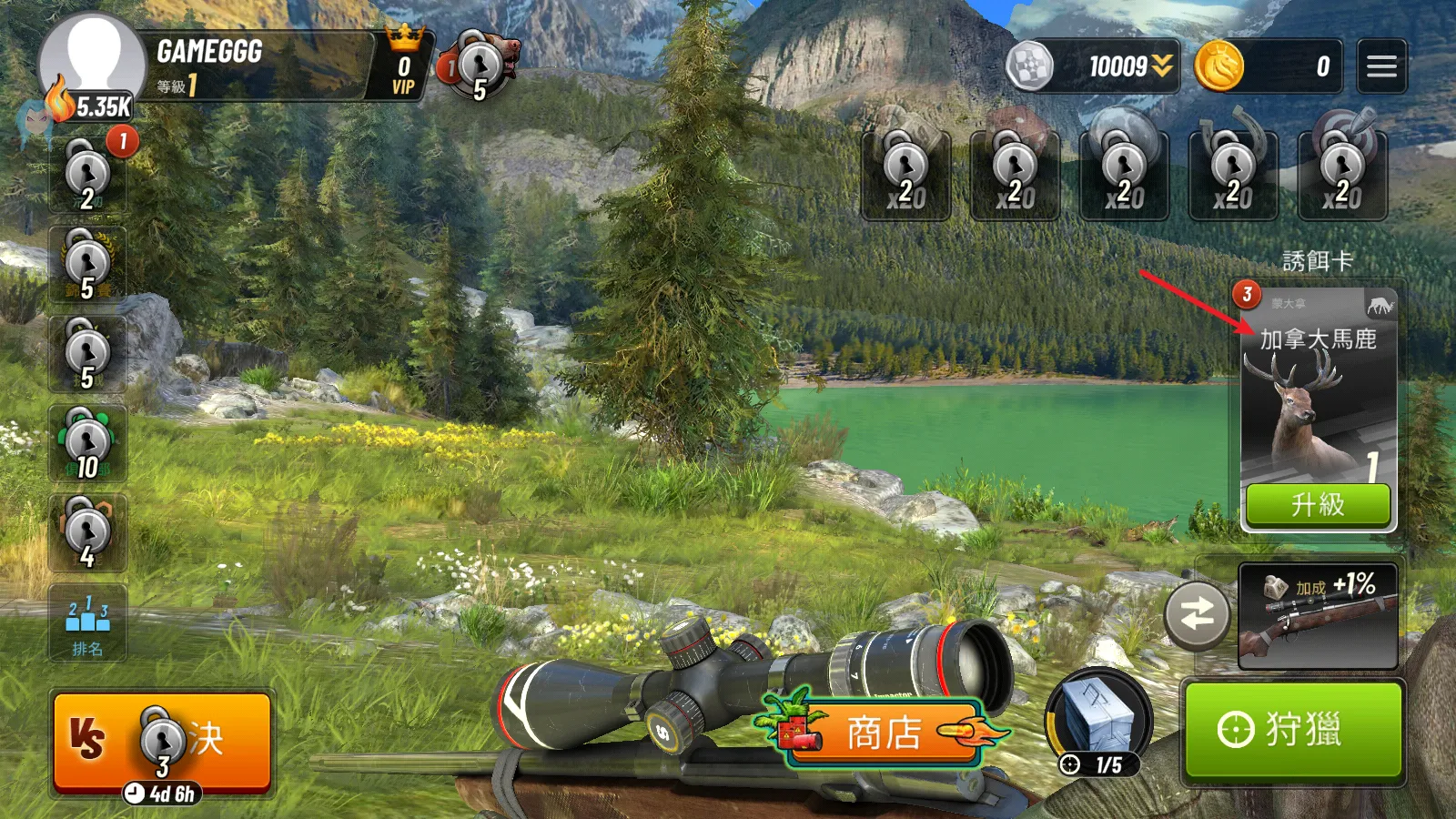Add gold coins via the gold currency counter

tap(1269, 66)
